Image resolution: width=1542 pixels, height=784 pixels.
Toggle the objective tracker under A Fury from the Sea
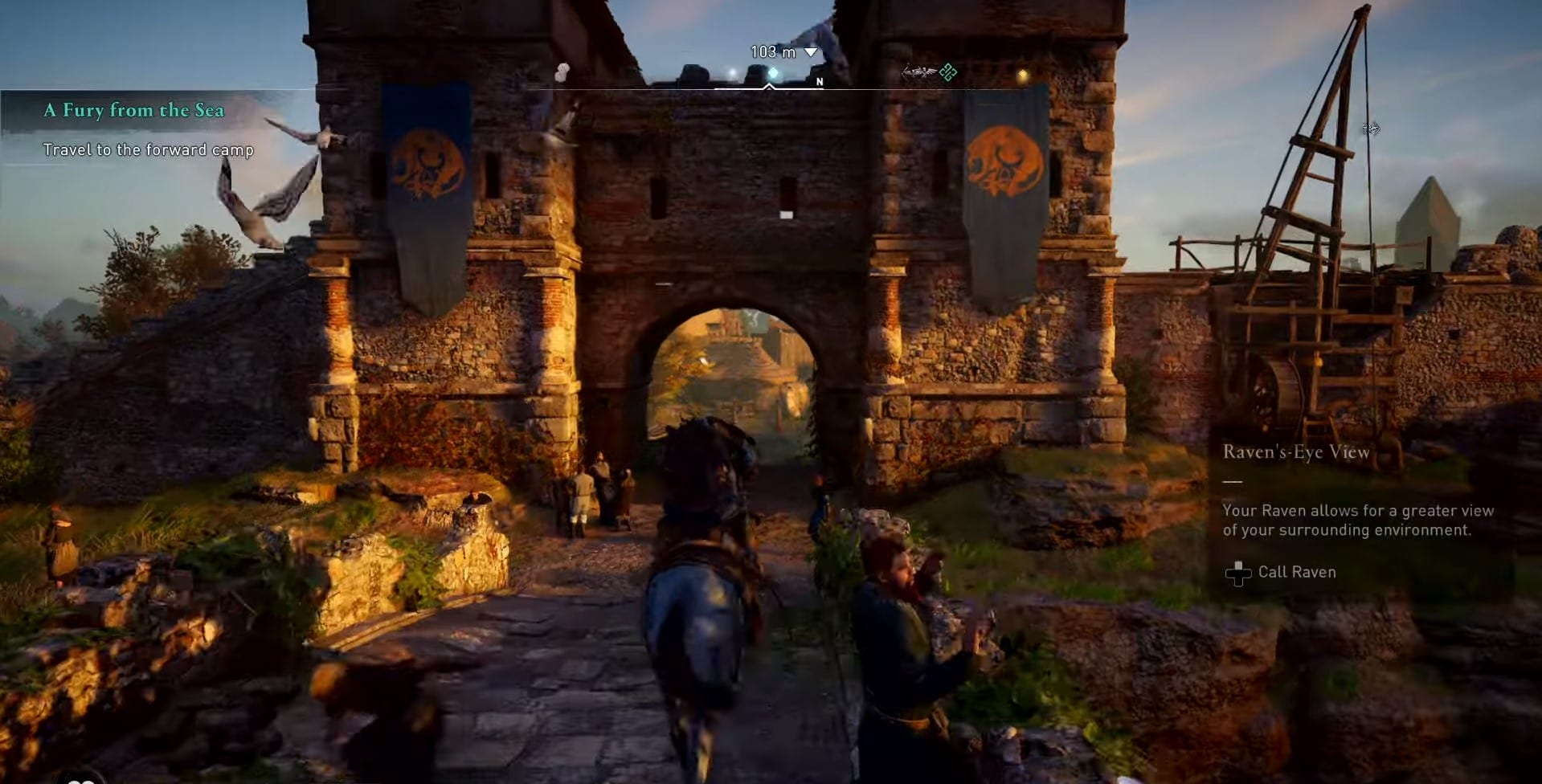click(147, 149)
